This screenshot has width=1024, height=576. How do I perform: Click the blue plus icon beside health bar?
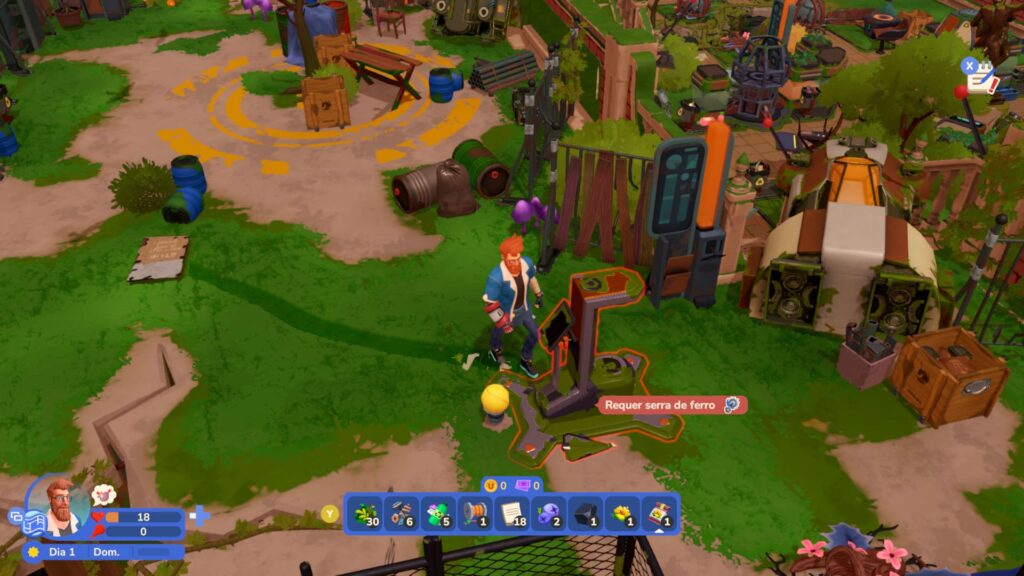[199, 516]
